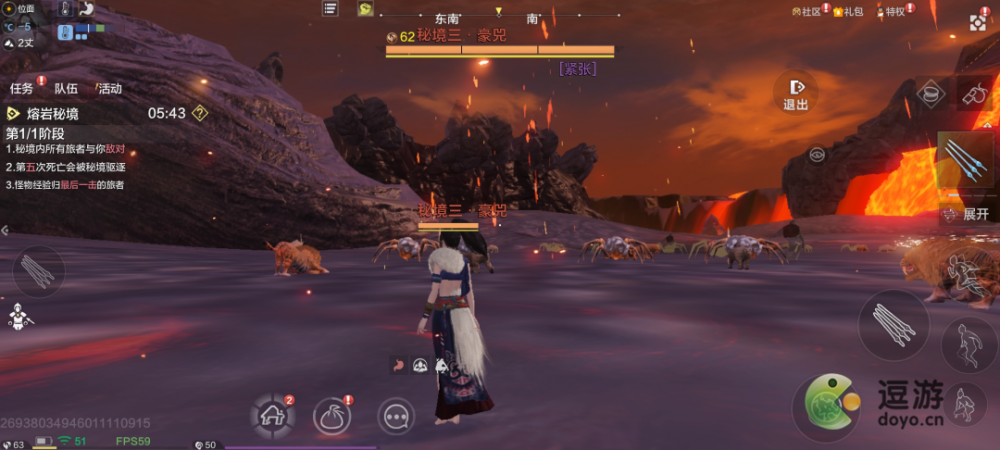Image resolution: width=1000 pixels, height=450 pixels.
Task: Open the 任务 quest tab
Action: coord(21,88)
